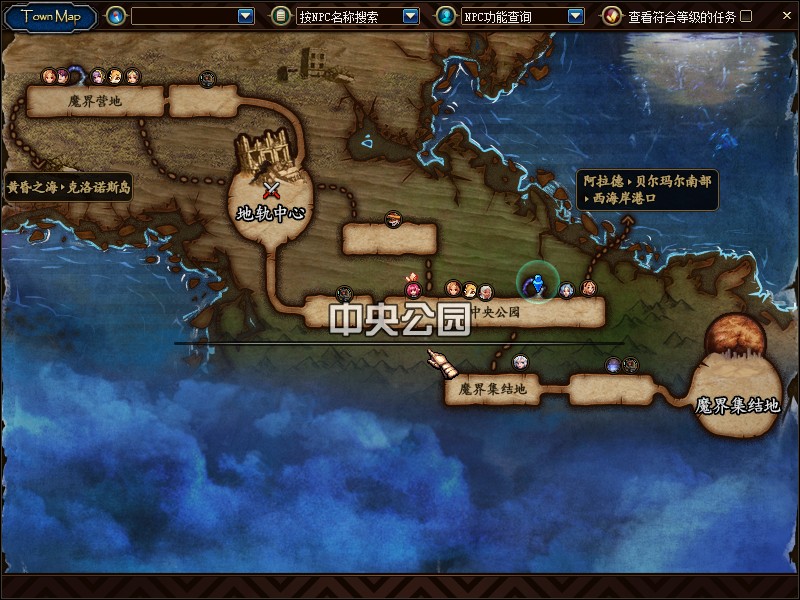Select the 阿拉德 贝尔玛尔南部 西海岸港口 destination
This screenshot has height=600, width=800.
point(648,190)
